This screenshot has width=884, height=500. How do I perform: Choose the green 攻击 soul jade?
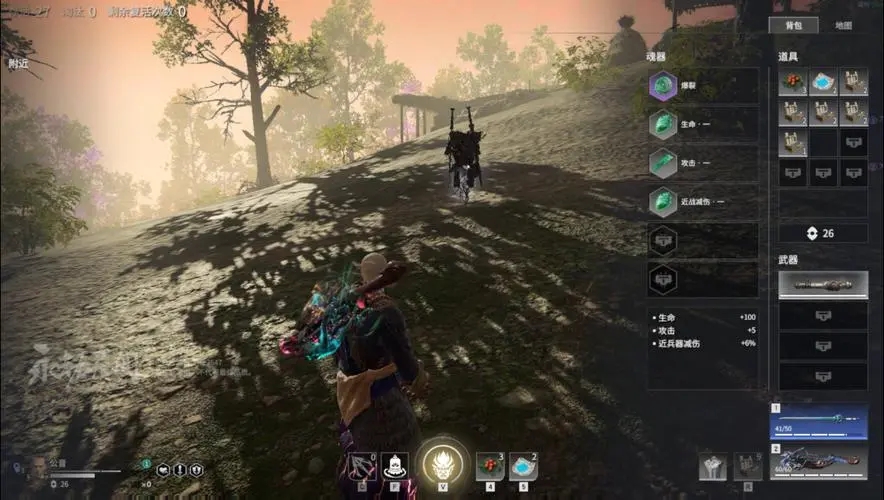tap(662, 162)
